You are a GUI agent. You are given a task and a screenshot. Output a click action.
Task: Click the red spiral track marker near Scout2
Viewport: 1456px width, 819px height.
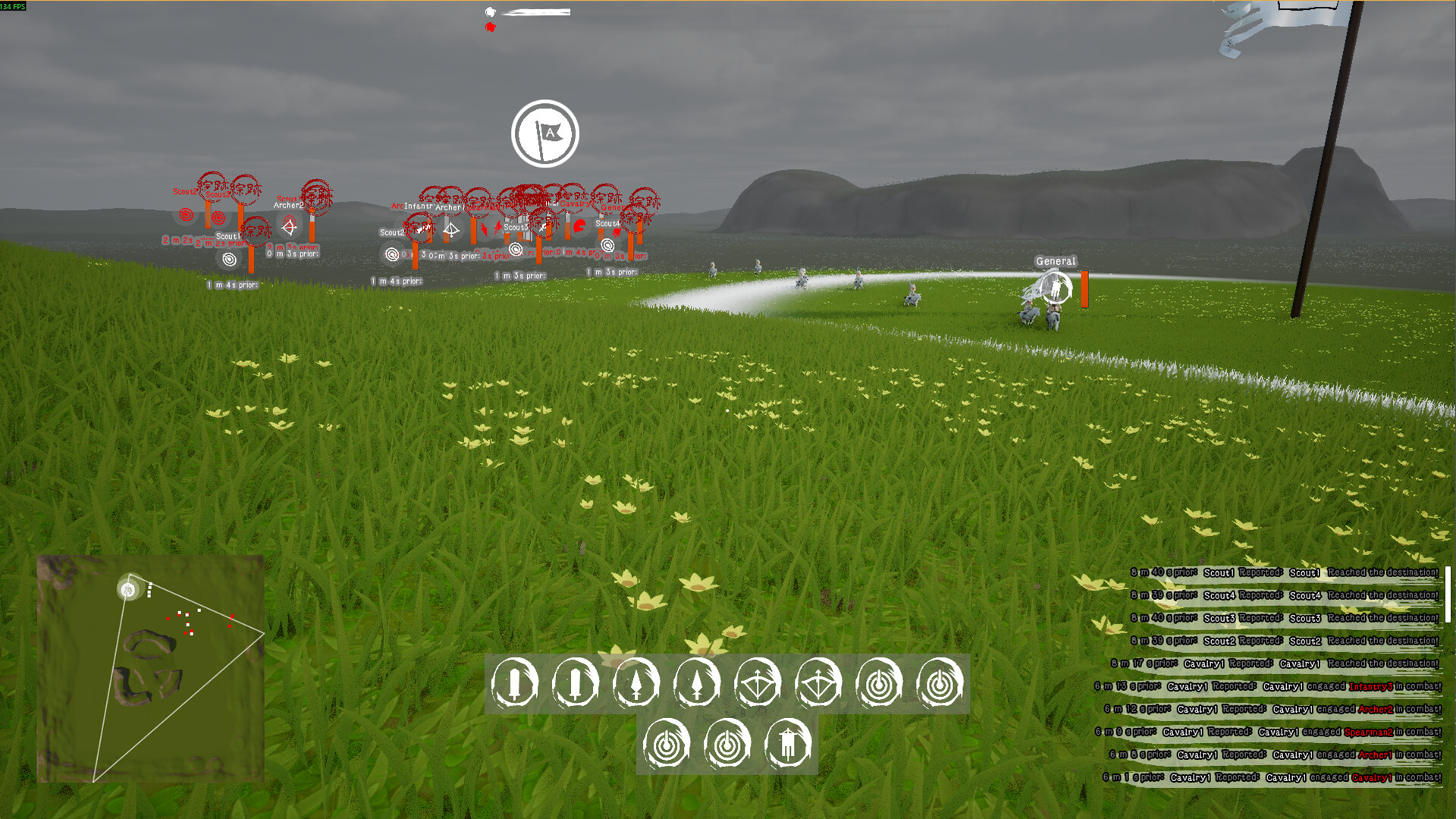(x=185, y=213)
